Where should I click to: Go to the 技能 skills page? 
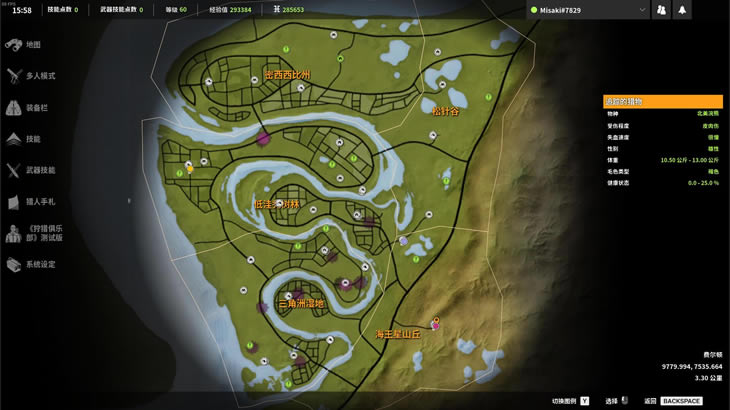click(x=32, y=139)
